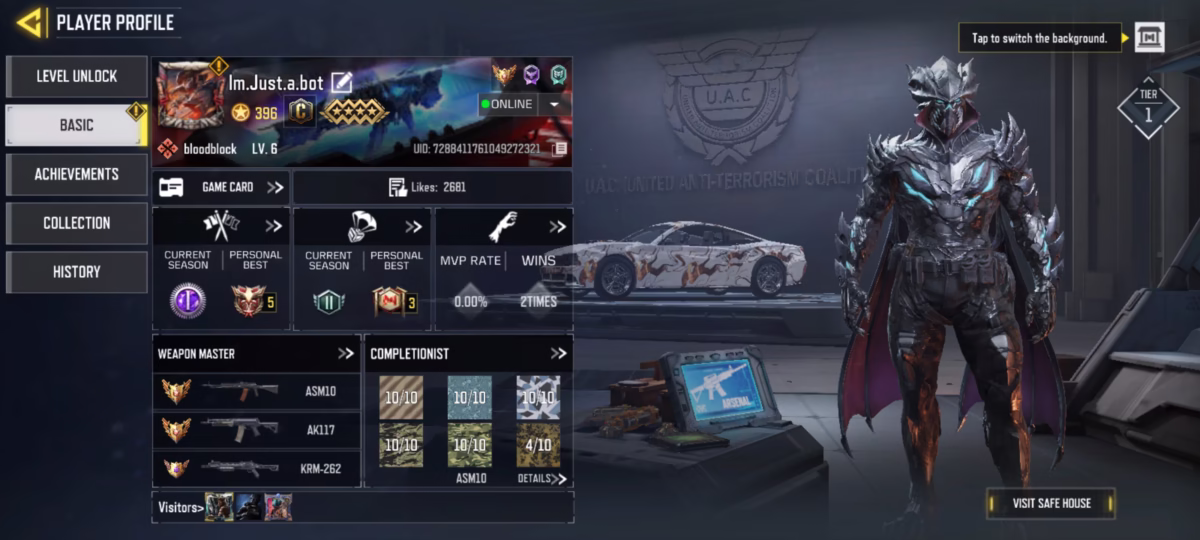Open Completionist Details link
This screenshot has height=540, width=1200.
(542, 479)
